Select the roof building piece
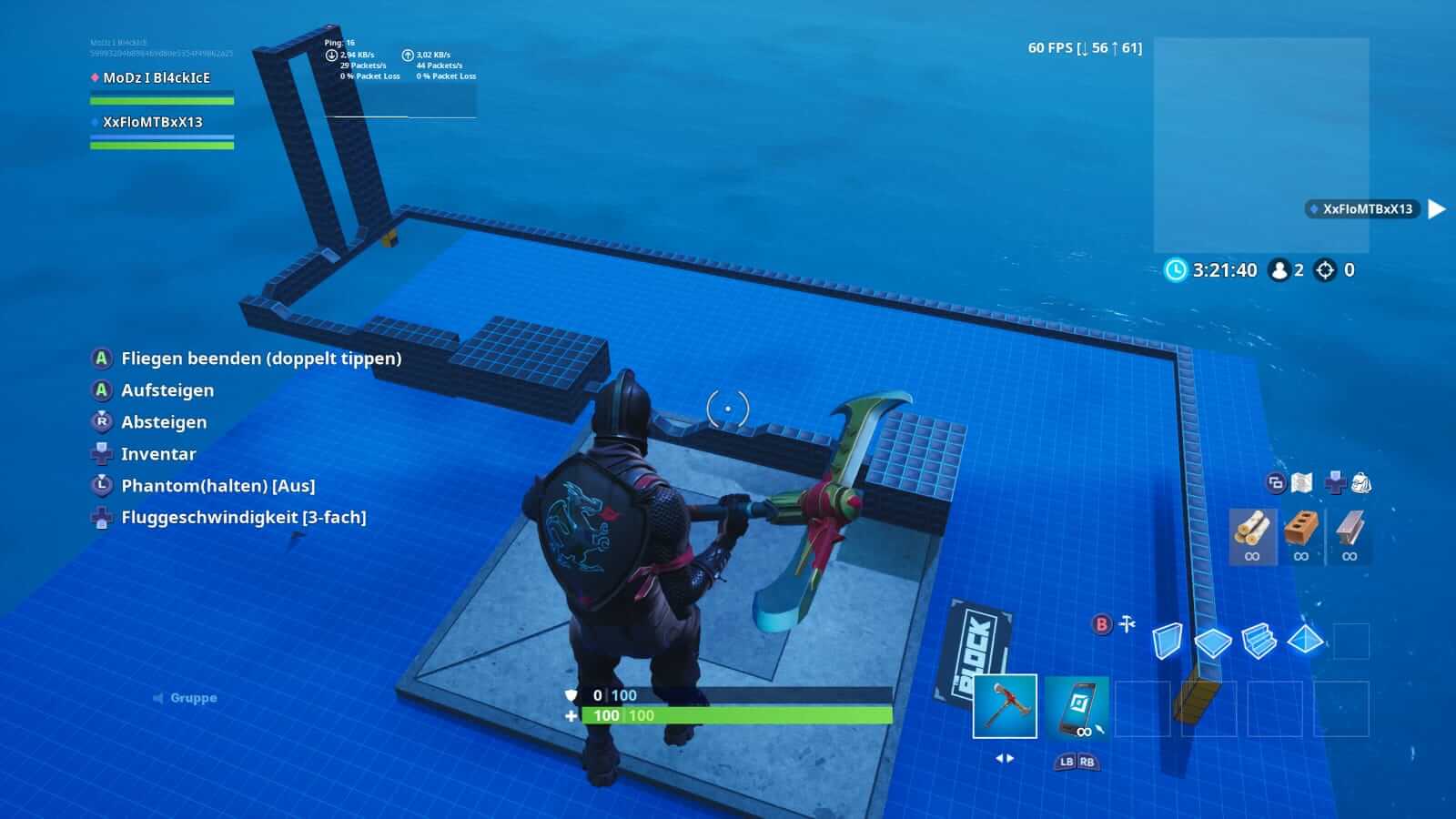Viewport: 1456px width, 819px height. coord(1306,641)
